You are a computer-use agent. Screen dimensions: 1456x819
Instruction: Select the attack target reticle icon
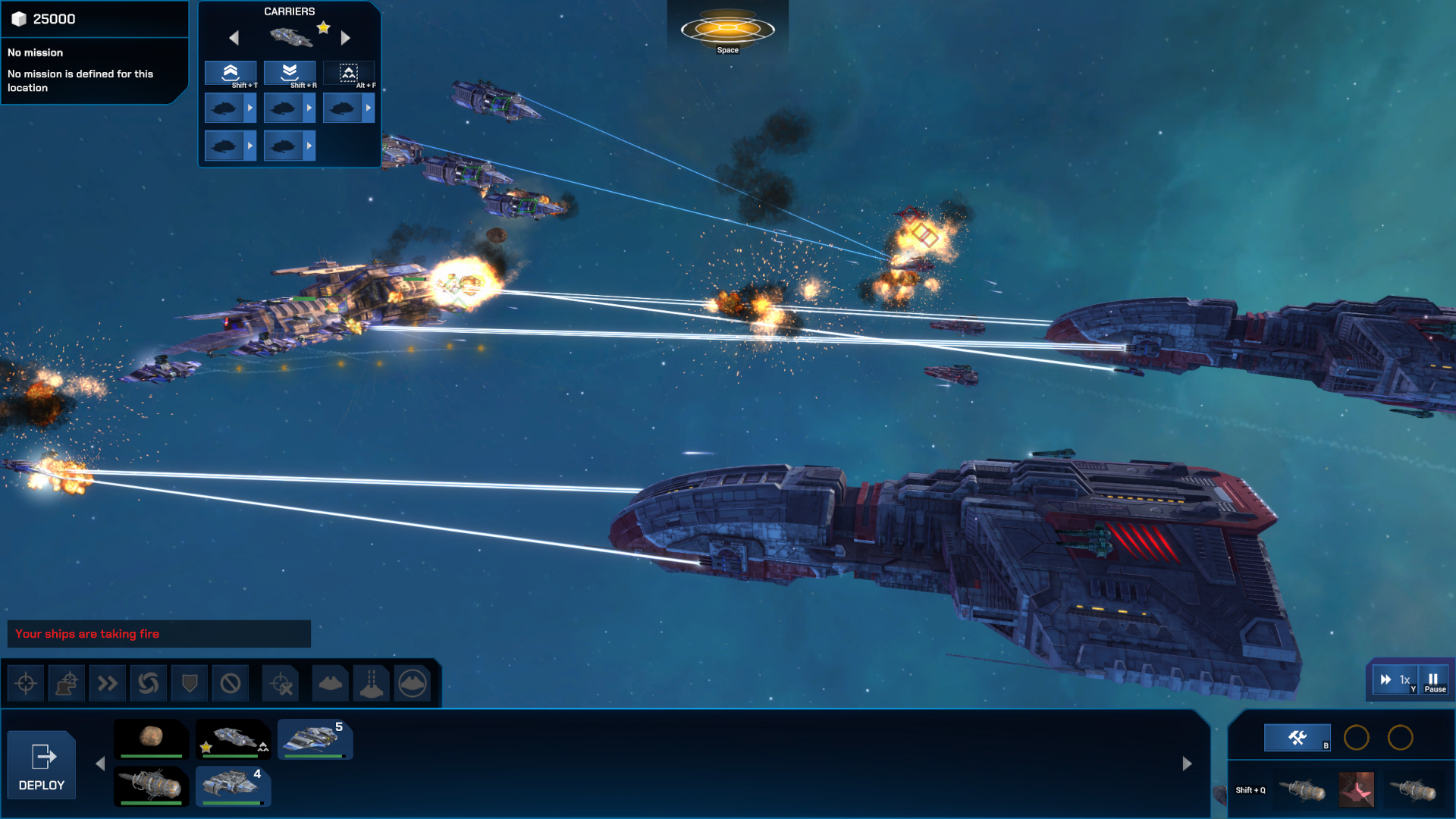pyautogui.click(x=26, y=682)
